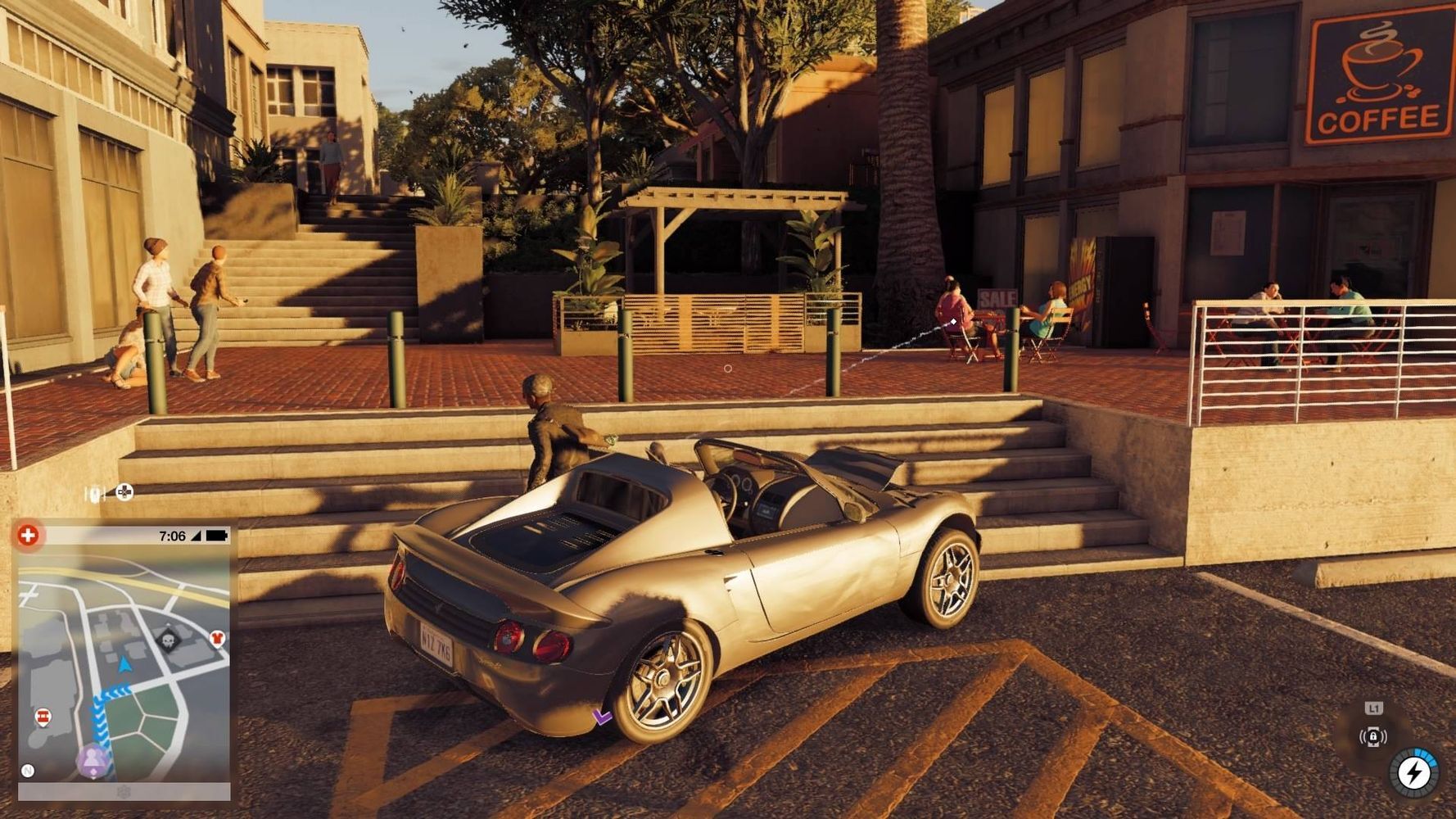Select the red plus icon above the minimap
1456x819 pixels.
pyautogui.click(x=29, y=536)
